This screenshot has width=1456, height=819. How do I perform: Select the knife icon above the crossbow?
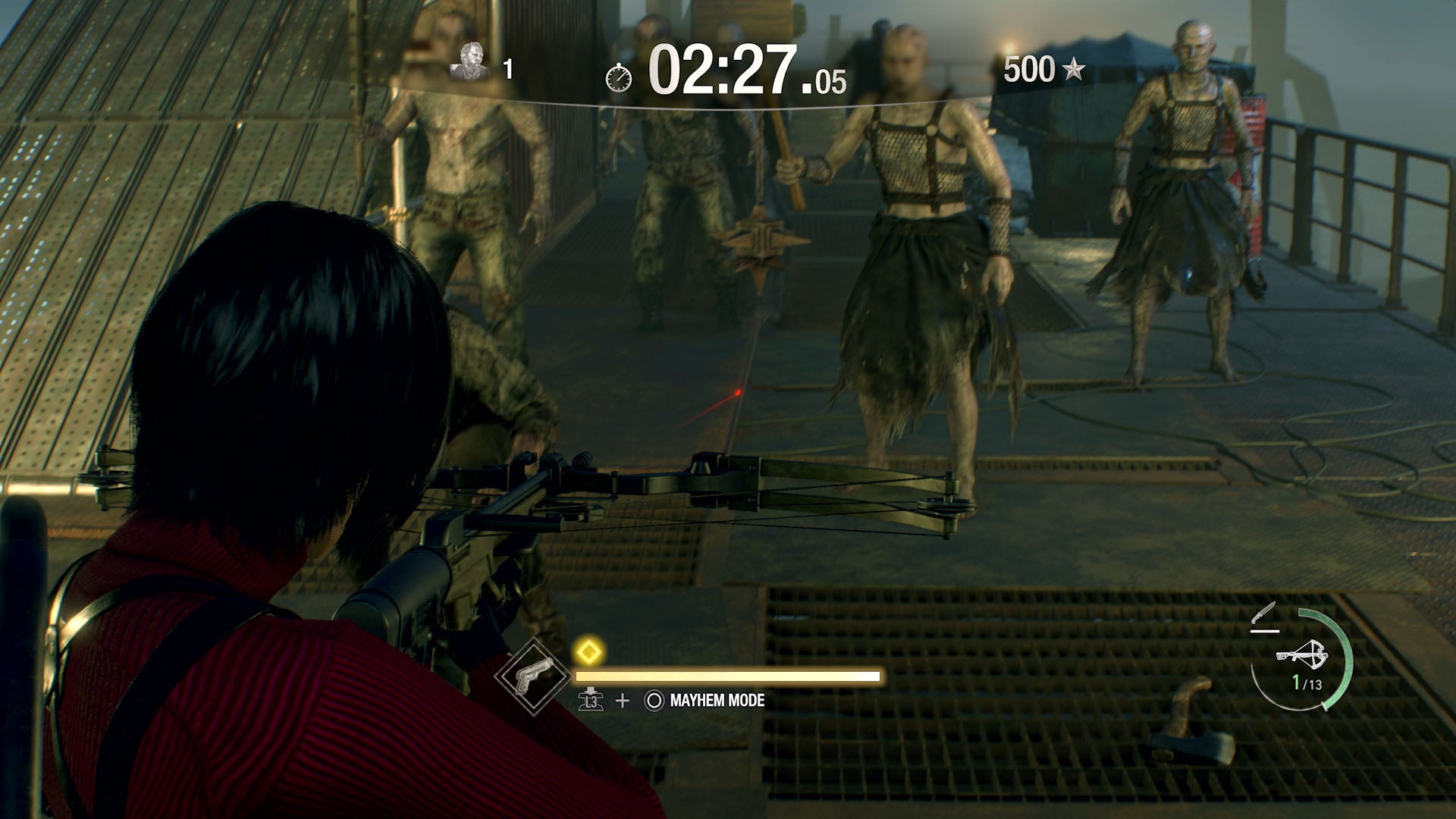click(x=1265, y=611)
